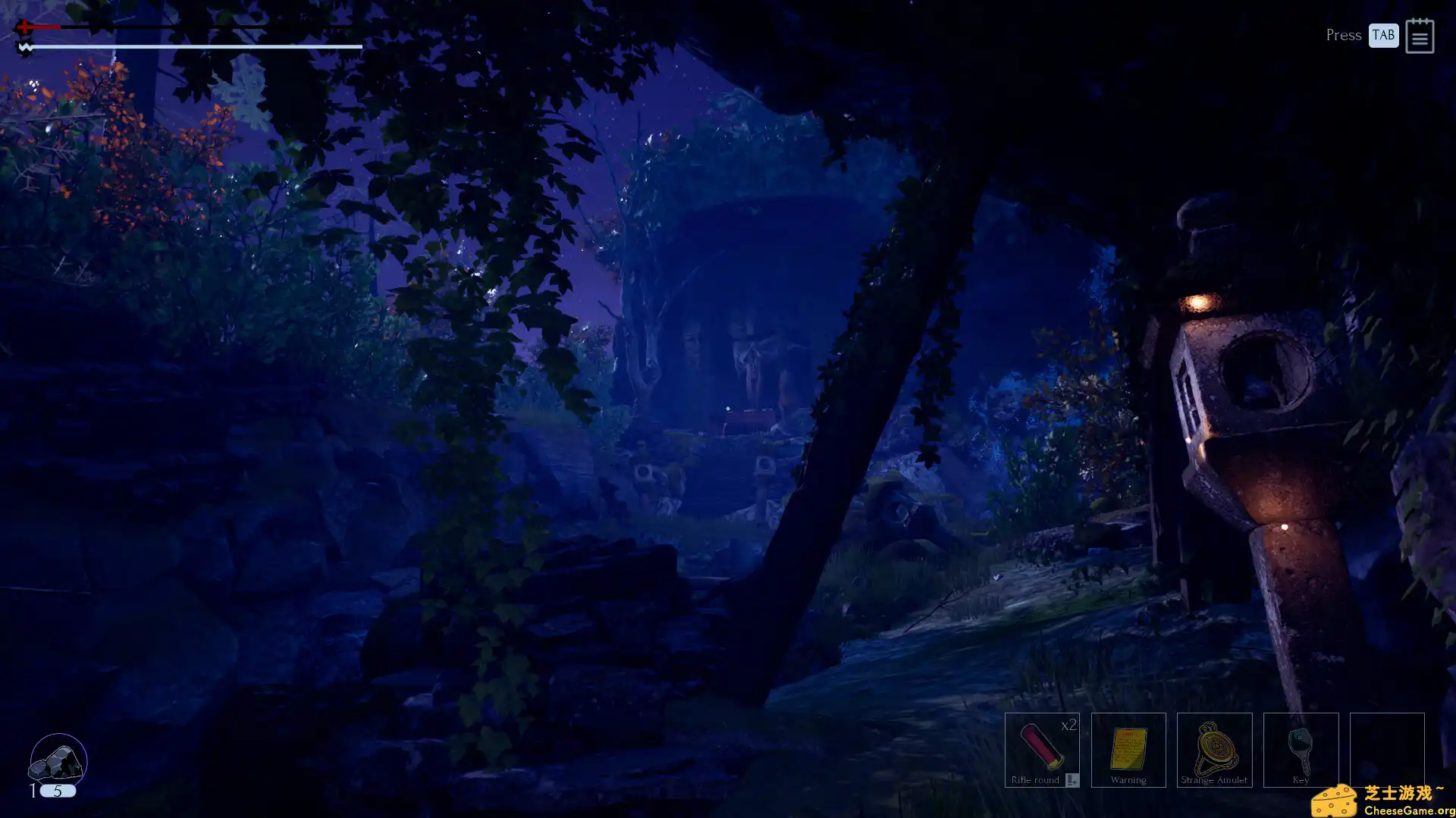Viewport: 1456px width, 818px height.
Task: Expand the empty fifth inventory slot
Action: coord(1387,751)
